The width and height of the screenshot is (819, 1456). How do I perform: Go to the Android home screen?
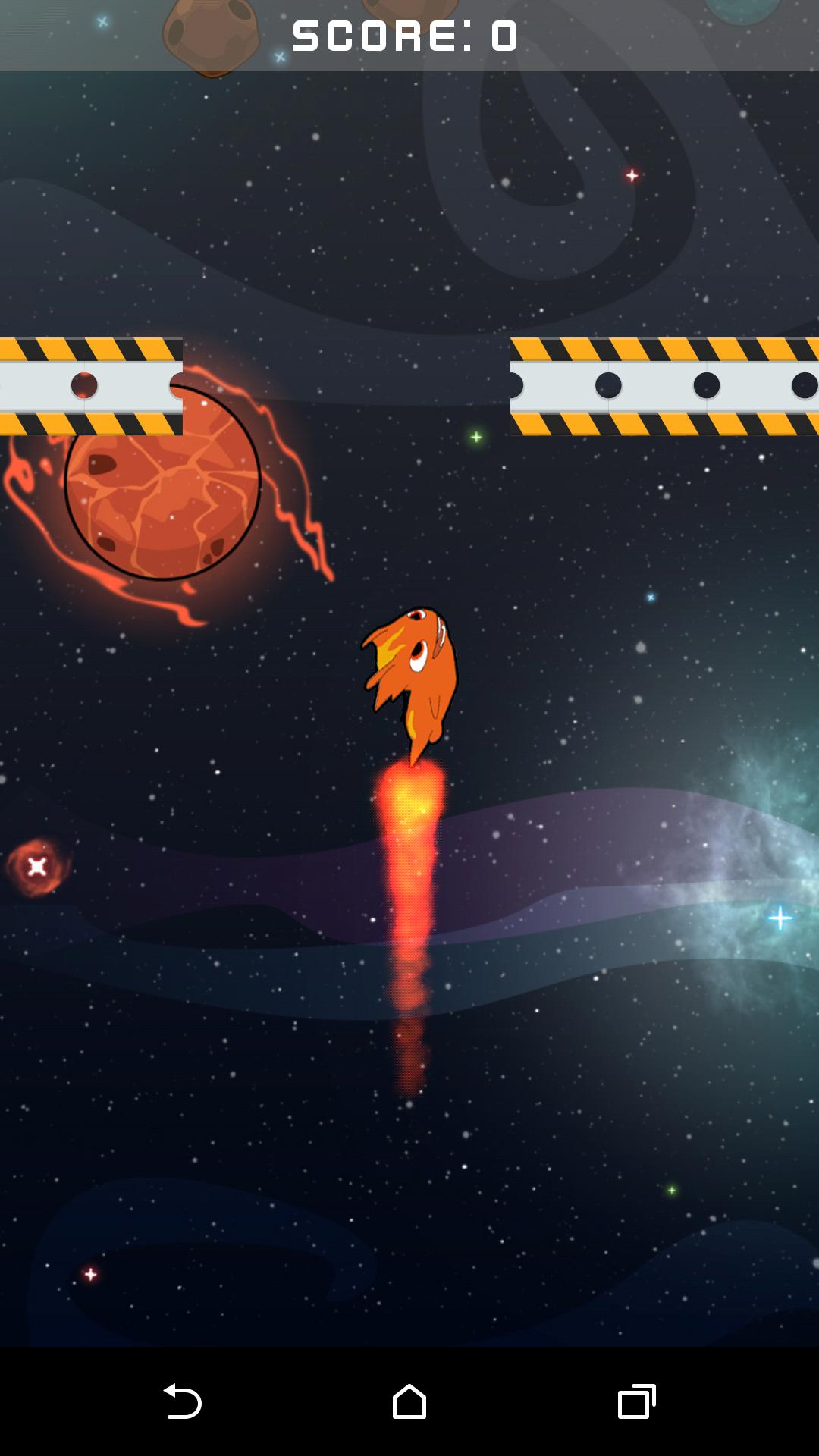click(x=409, y=1401)
